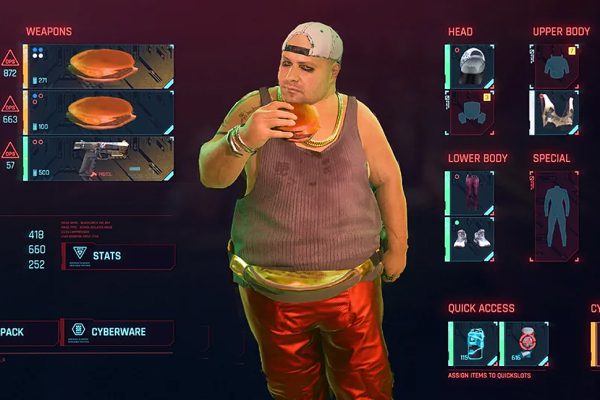Select the outer jacket slot under Upper Body
Image resolution: width=600 pixels, height=400 pixels.
(x=556, y=66)
